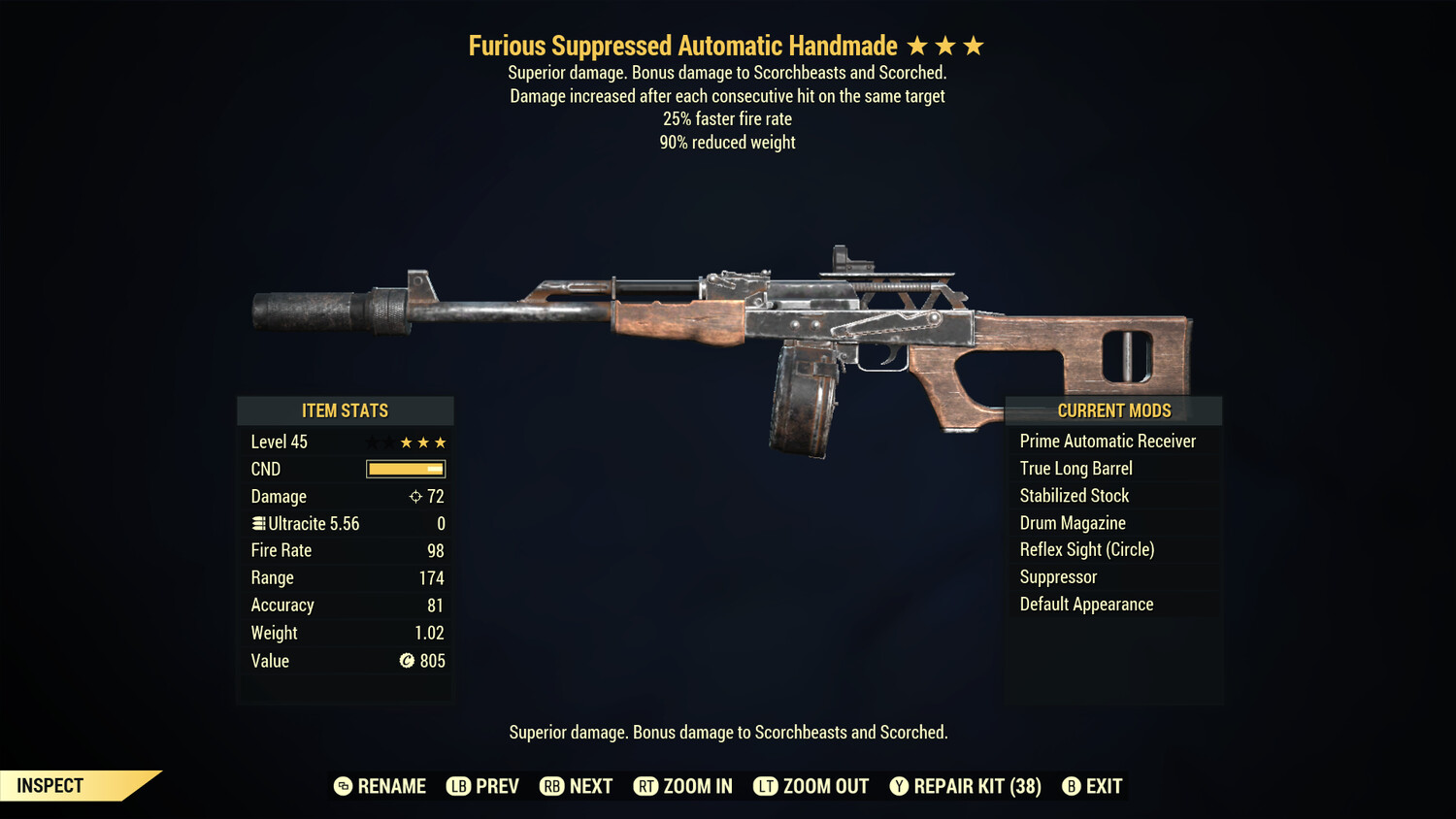Image resolution: width=1456 pixels, height=819 pixels.
Task: Exit the inspect screen
Action: click(x=1092, y=786)
